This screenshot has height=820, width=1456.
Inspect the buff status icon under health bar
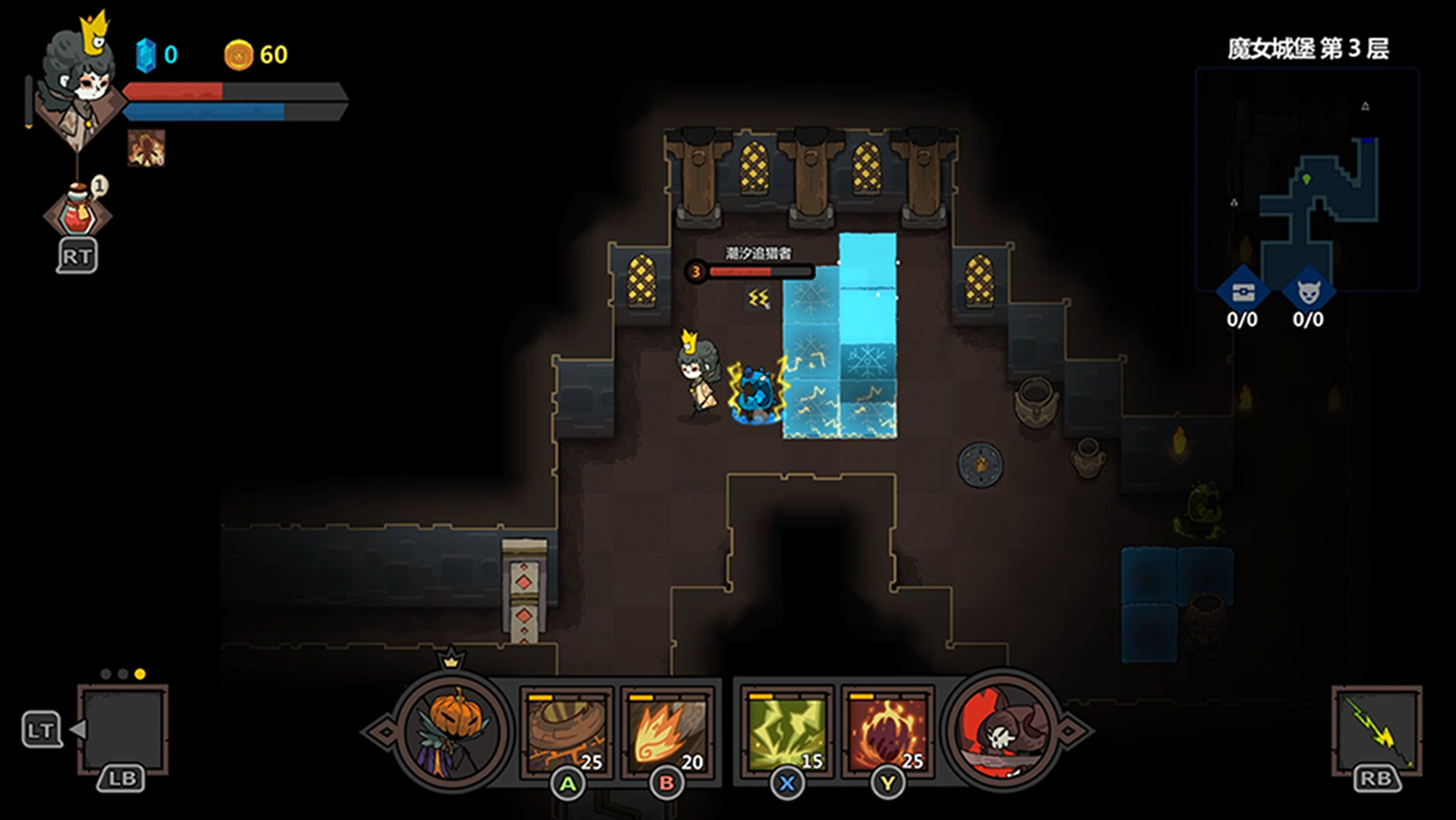[x=146, y=148]
